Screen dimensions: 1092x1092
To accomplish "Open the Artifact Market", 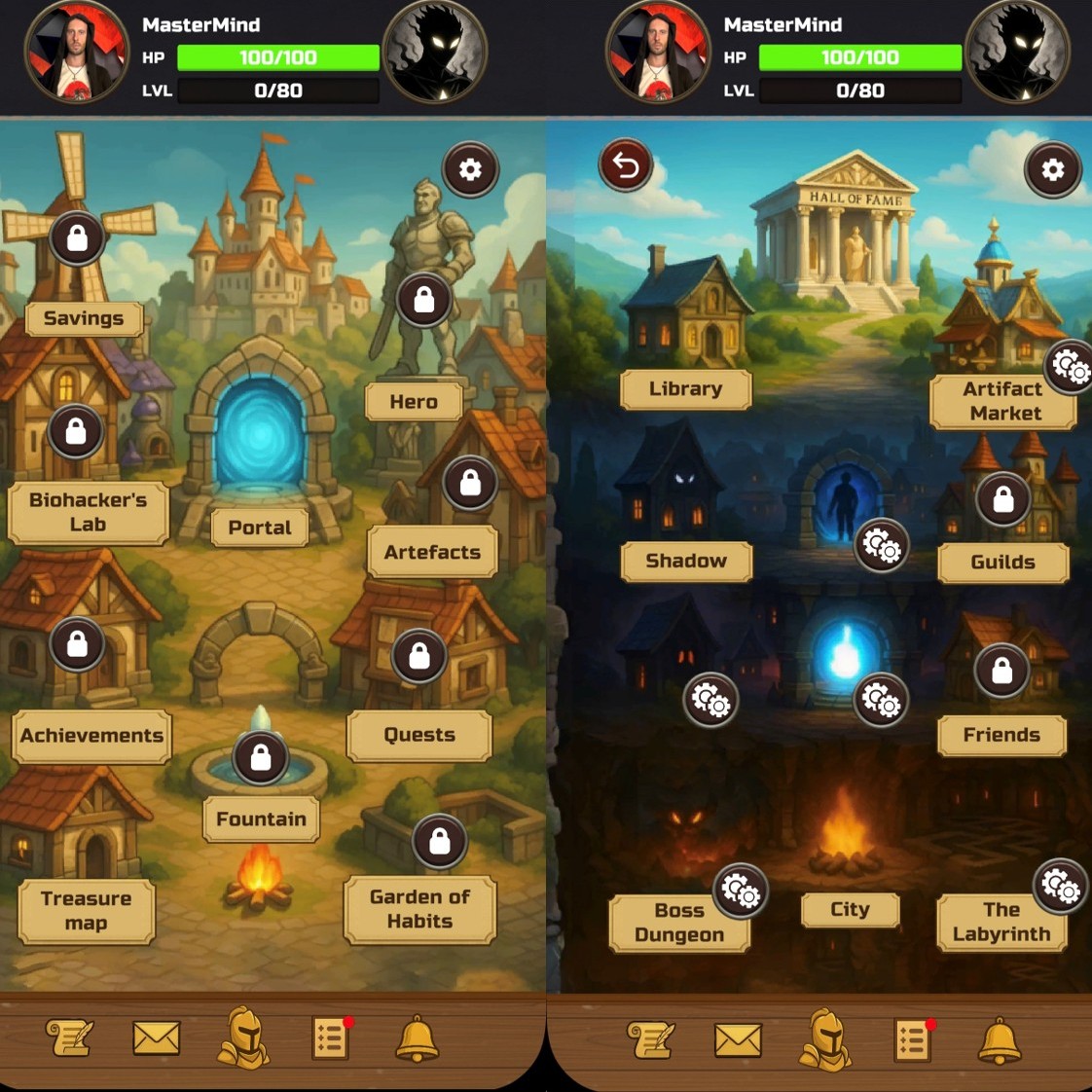I will tap(1003, 401).
